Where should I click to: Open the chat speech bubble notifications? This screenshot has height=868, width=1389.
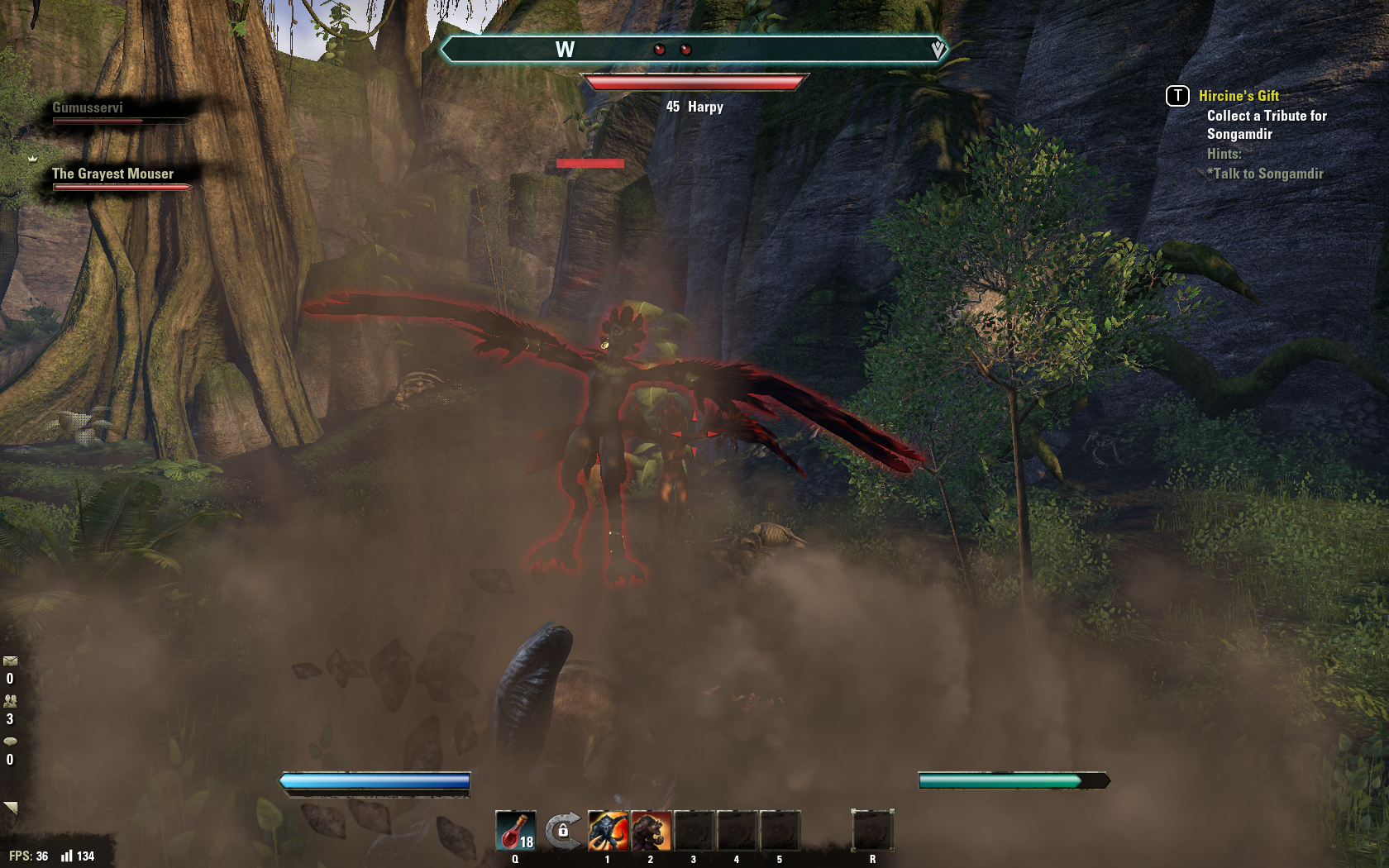[x=10, y=742]
